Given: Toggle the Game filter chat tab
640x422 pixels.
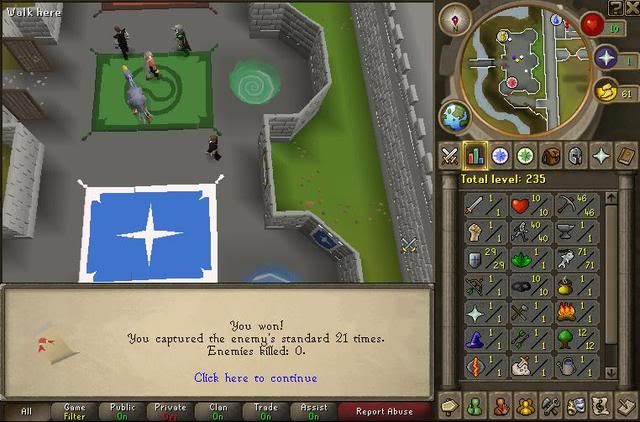Looking at the screenshot, I should click(x=74, y=410).
